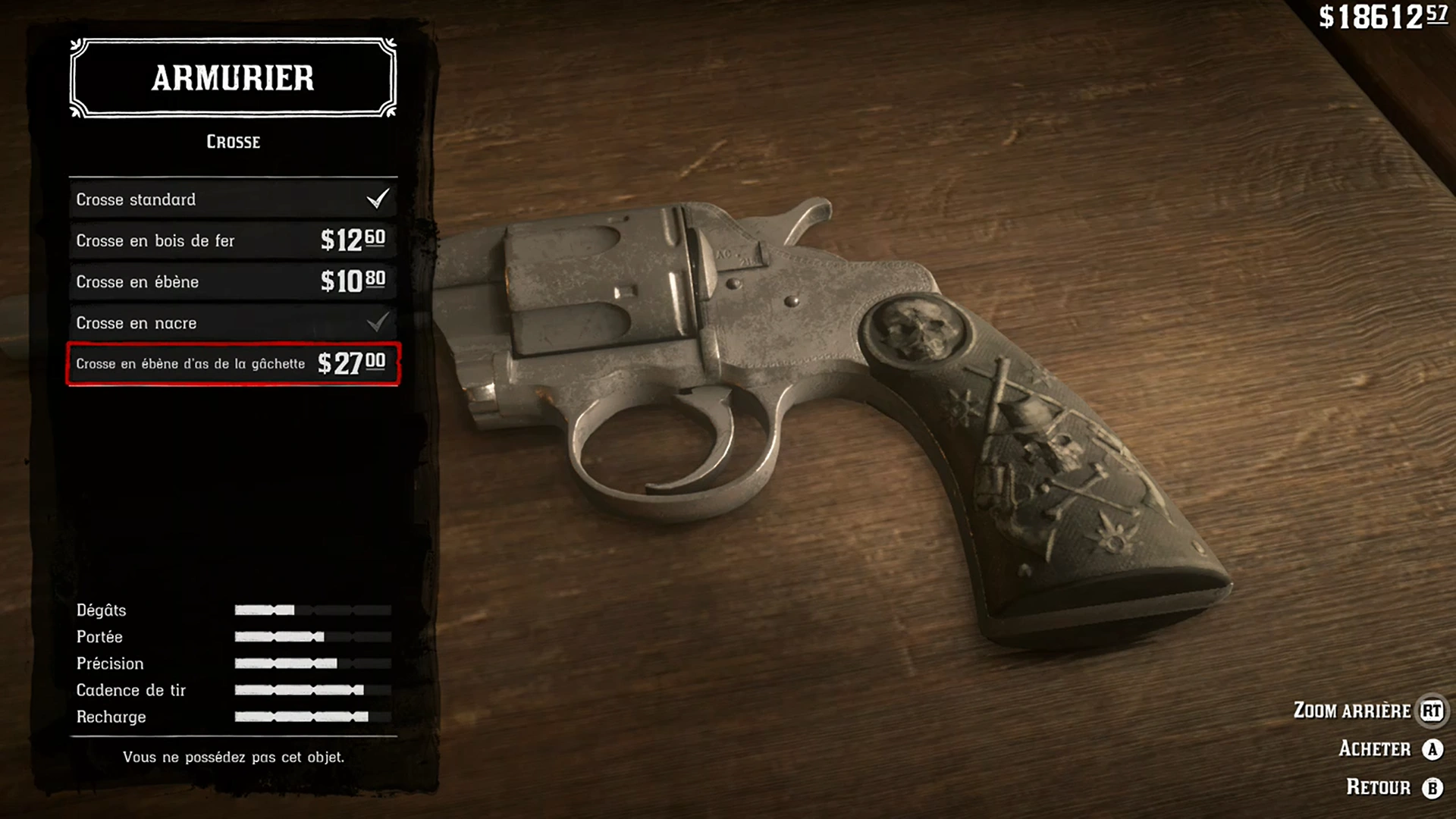Choose Crosse en bois de fer

point(233,240)
